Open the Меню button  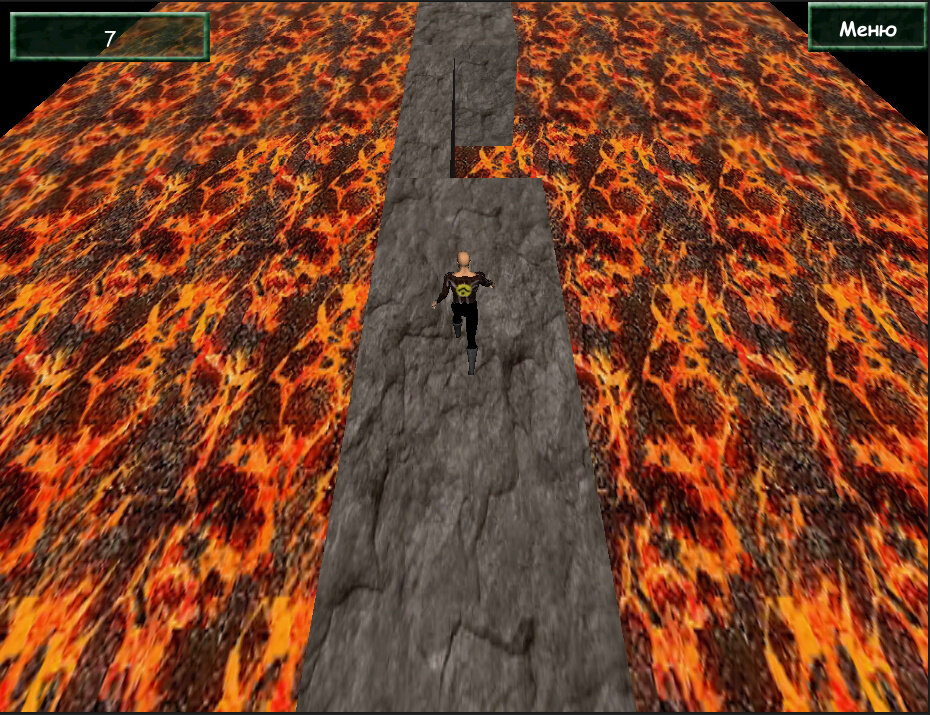(x=867, y=28)
